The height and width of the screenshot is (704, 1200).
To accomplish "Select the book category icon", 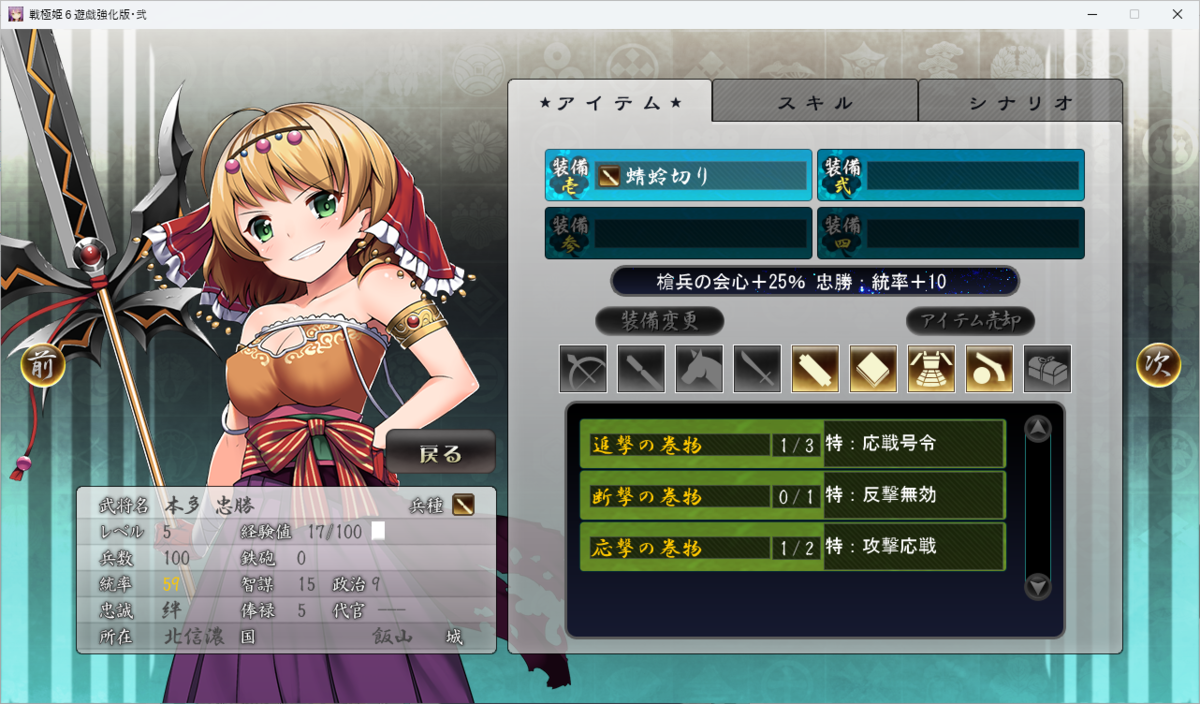I will (873, 369).
